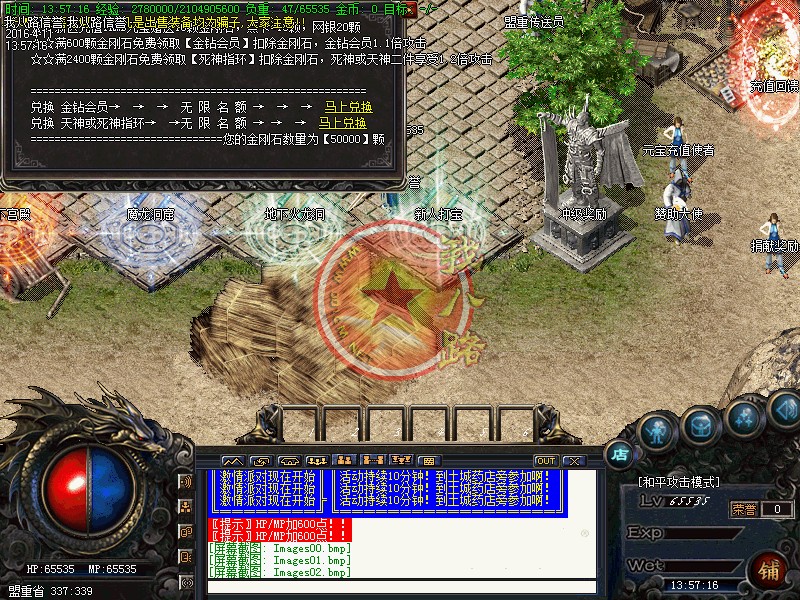The width and height of the screenshot is (800, 600).
Task: Open the round cube bag icon
Action: (700, 425)
